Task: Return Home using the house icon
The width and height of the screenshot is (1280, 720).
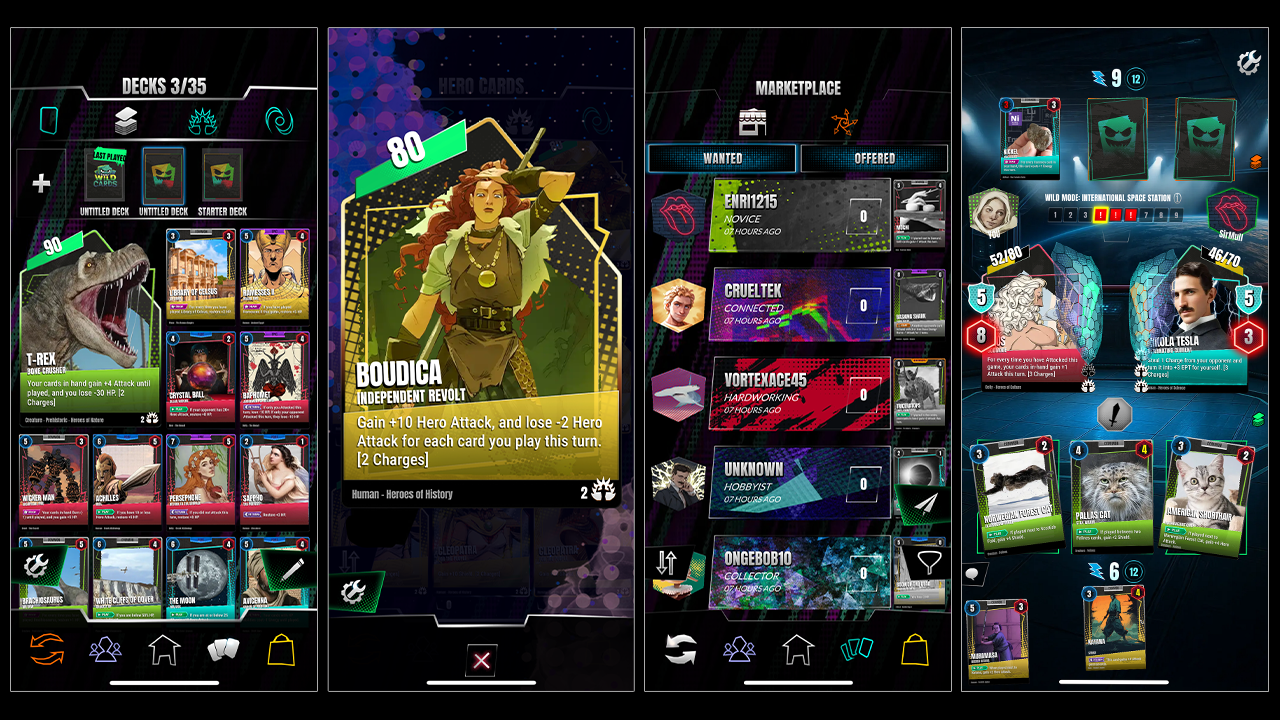Action: pyautogui.click(x=163, y=650)
